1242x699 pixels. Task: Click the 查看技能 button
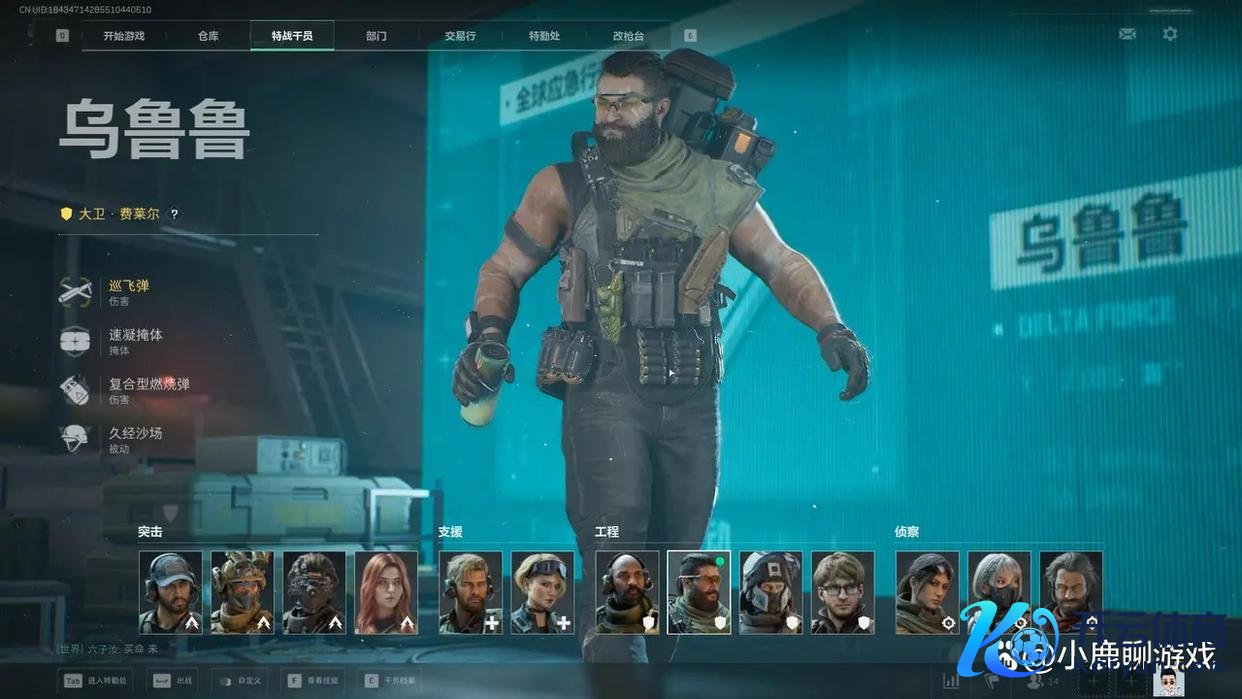(313, 680)
